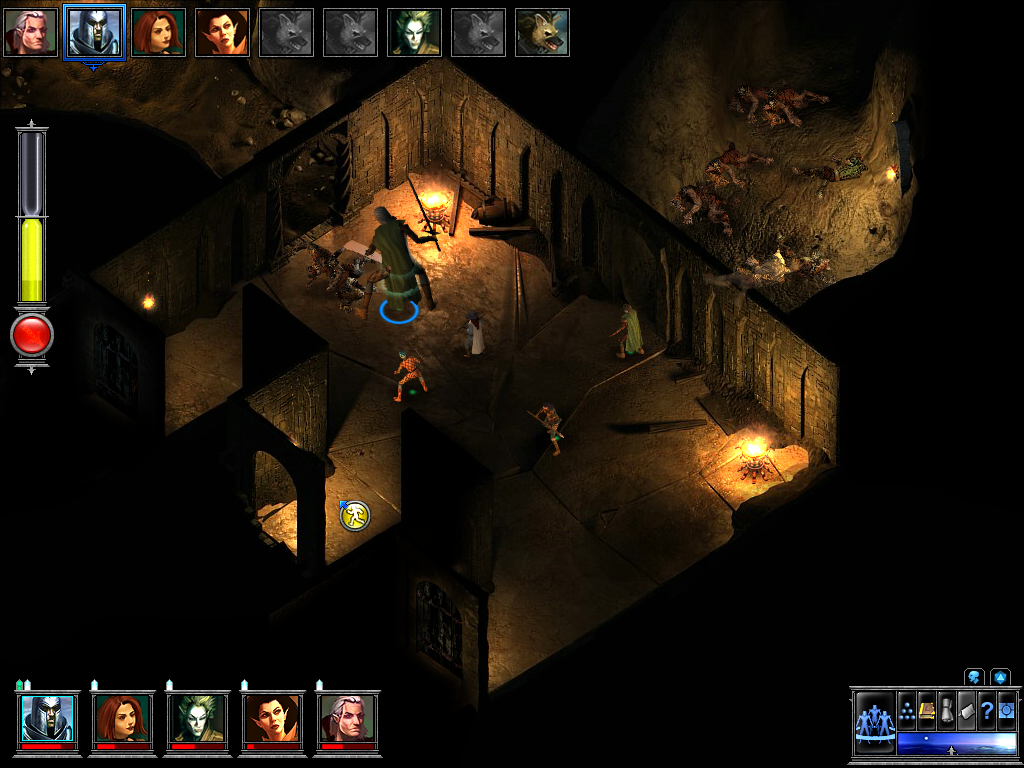This screenshot has height=768, width=1024.
Task: Choose the red-haired woman's party portrait
Action: (123, 718)
